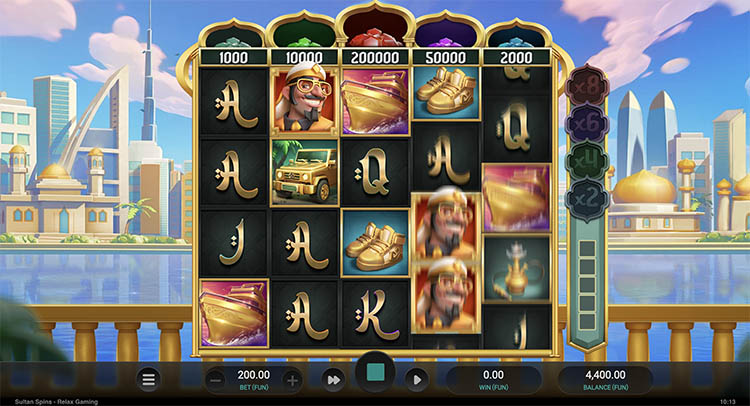Screen dimensions: 750x406
Task: Open the hamburger menu
Action: click(149, 380)
